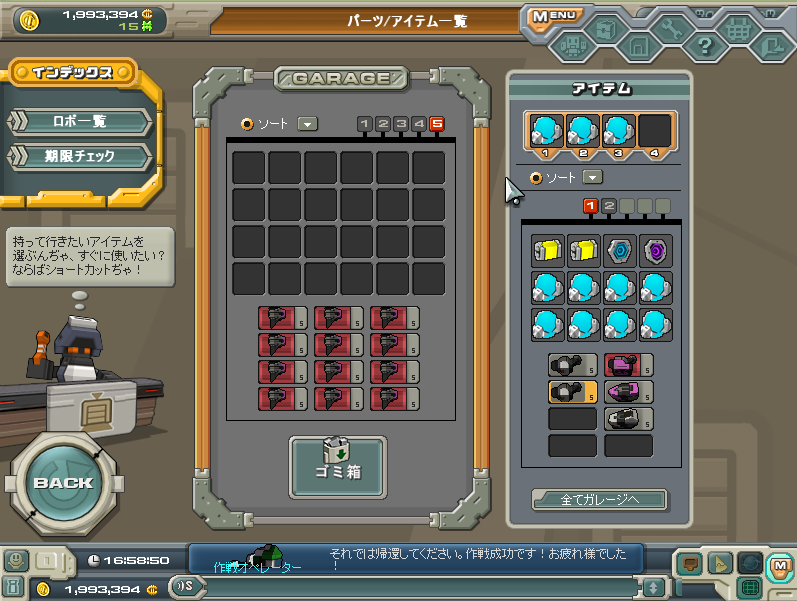The width and height of the screenshot is (797, 601).
Task: Open the item panel sort dropdown
Action: point(593,177)
